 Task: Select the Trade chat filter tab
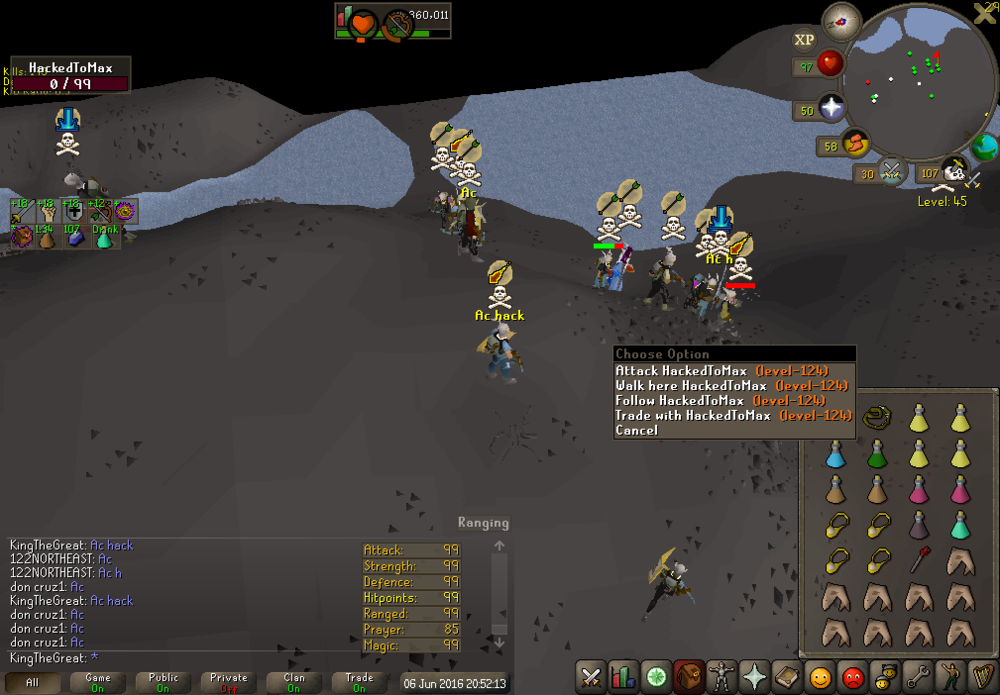point(359,683)
